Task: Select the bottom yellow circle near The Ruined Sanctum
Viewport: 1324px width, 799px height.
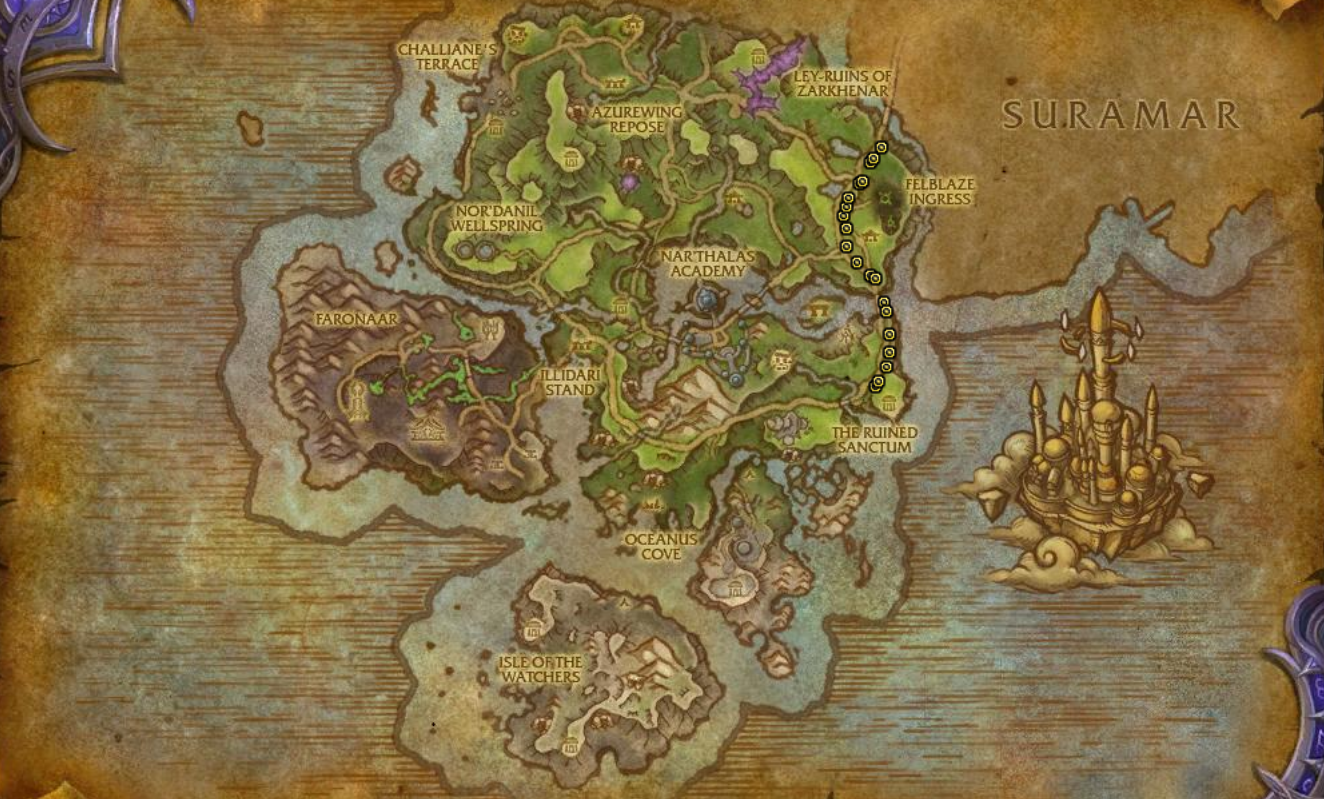Action: (x=876, y=383)
